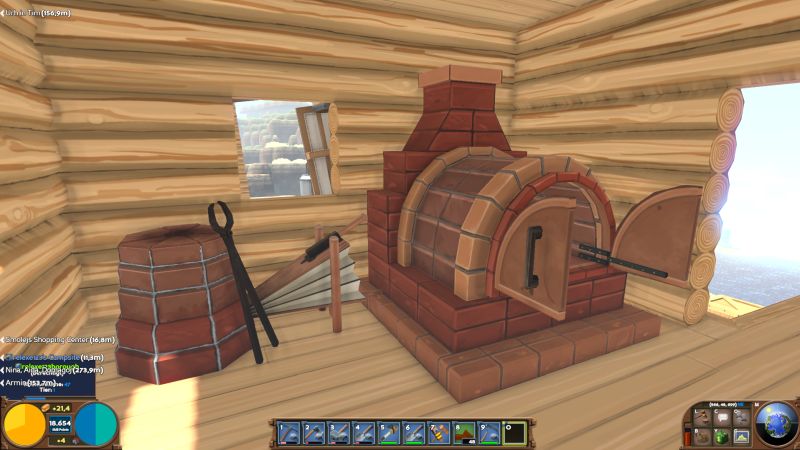Viewport: 800px width, 450px height.
Task: Open the chat speech bubble icon
Action: click(x=720, y=416)
